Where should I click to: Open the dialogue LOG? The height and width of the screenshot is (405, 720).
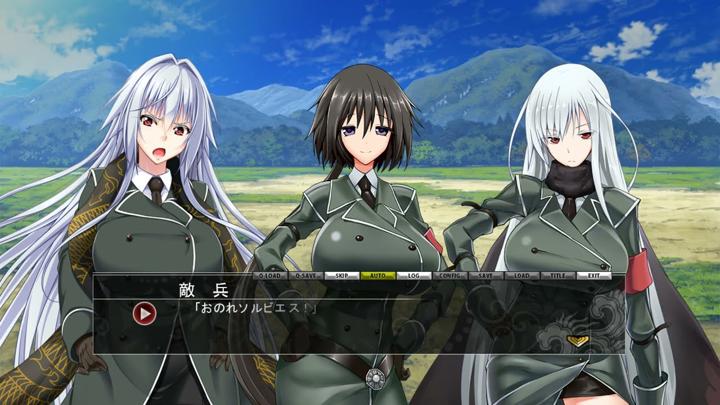(x=414, y=275)
